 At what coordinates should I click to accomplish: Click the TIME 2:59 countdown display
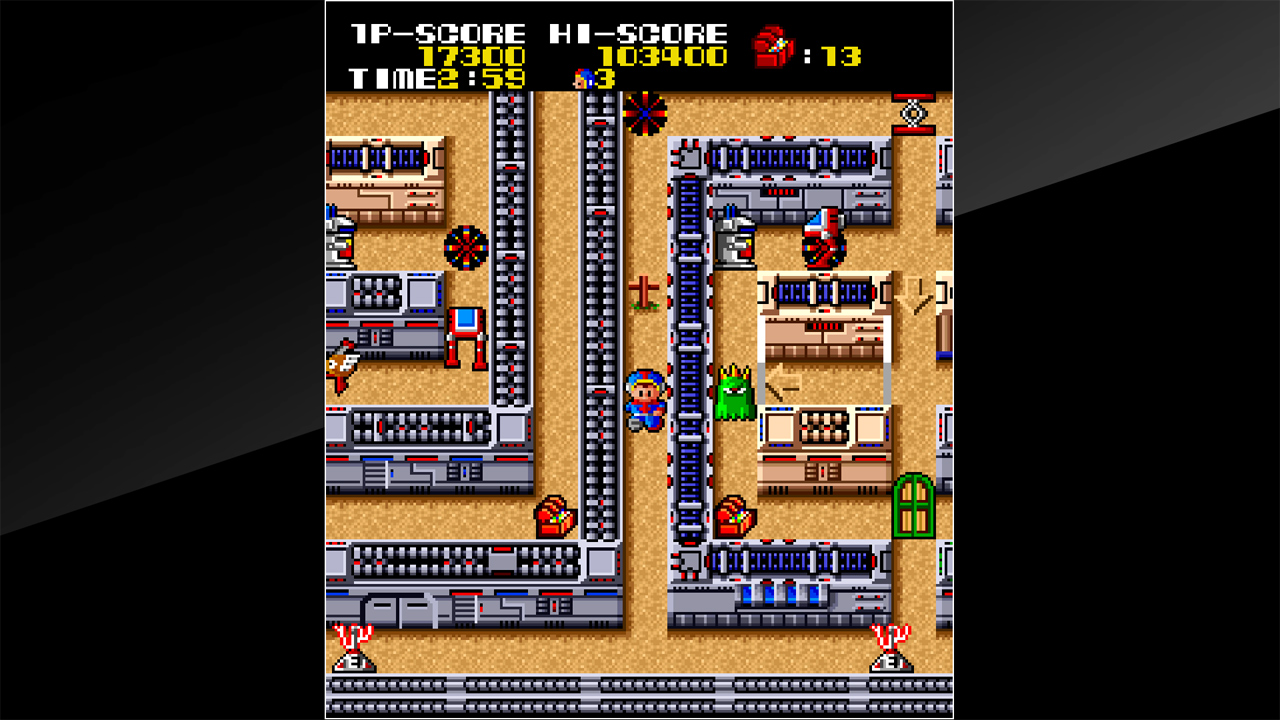pos(434,79)
